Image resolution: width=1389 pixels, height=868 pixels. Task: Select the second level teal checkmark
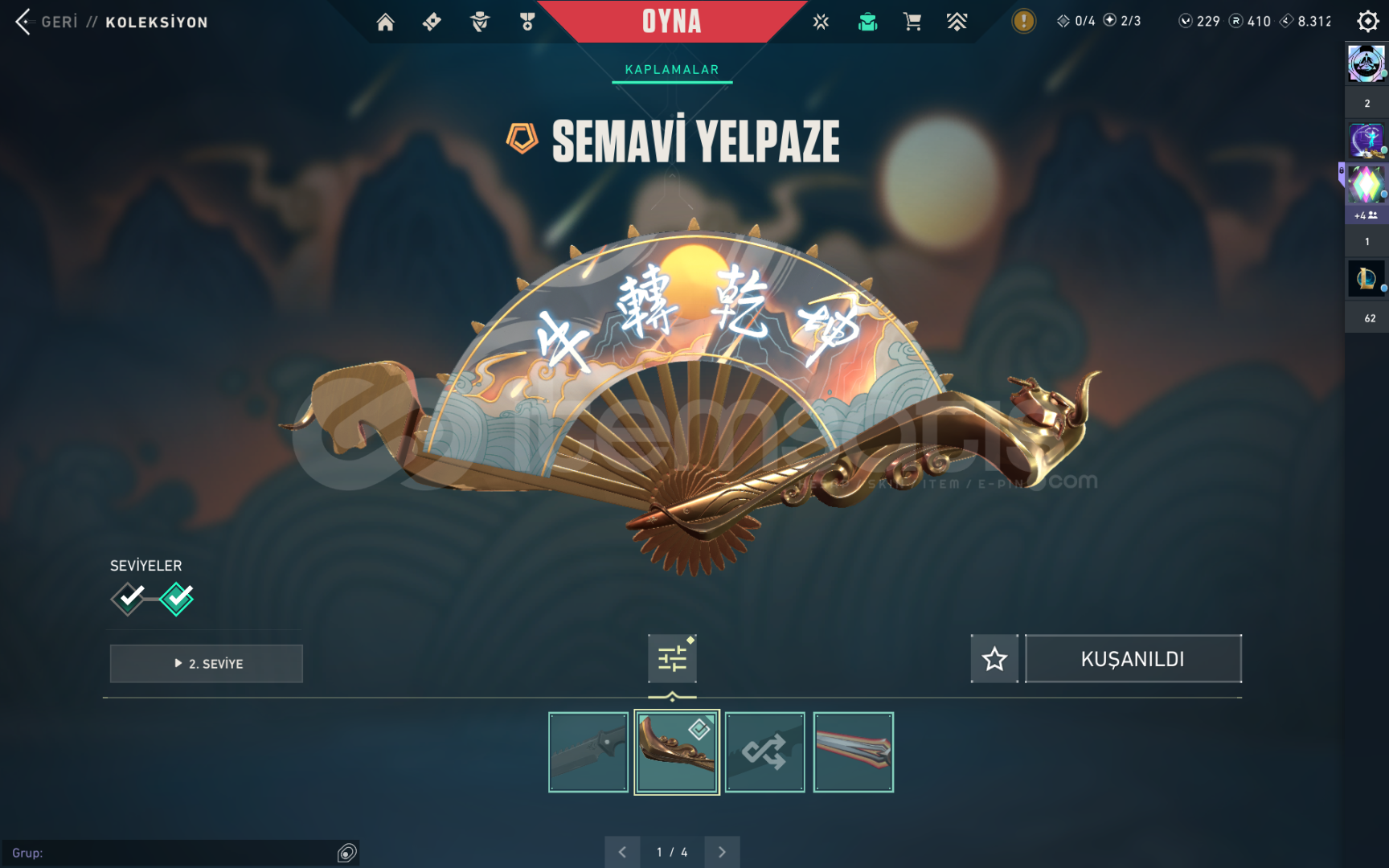pyautogui.click(x=177, y=598)
